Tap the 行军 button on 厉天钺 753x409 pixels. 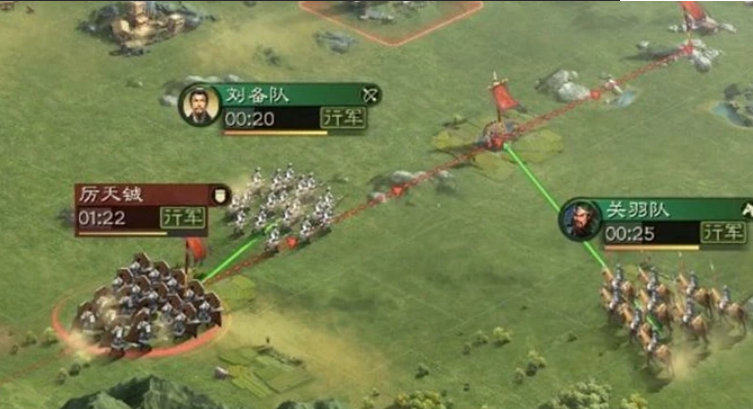click(184, 217)
